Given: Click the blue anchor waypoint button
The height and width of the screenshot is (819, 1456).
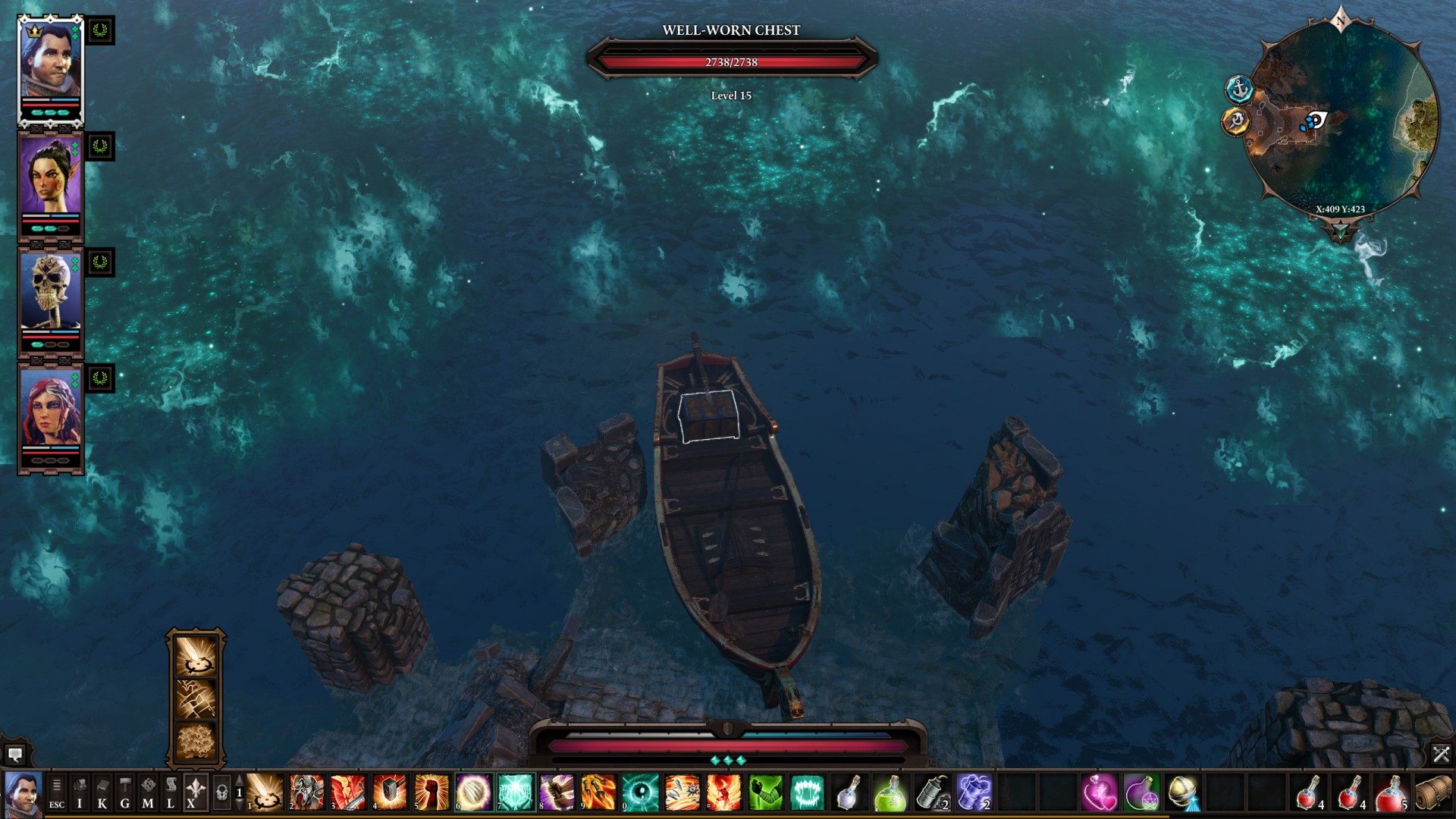Looking at the screenshot, I should tap(1239, 89).
